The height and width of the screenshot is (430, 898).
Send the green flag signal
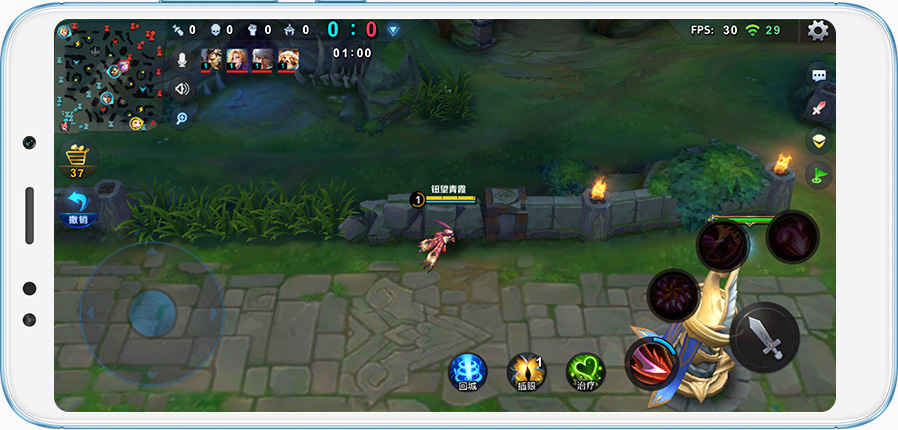pyautogui.click(x=819, y=175)
